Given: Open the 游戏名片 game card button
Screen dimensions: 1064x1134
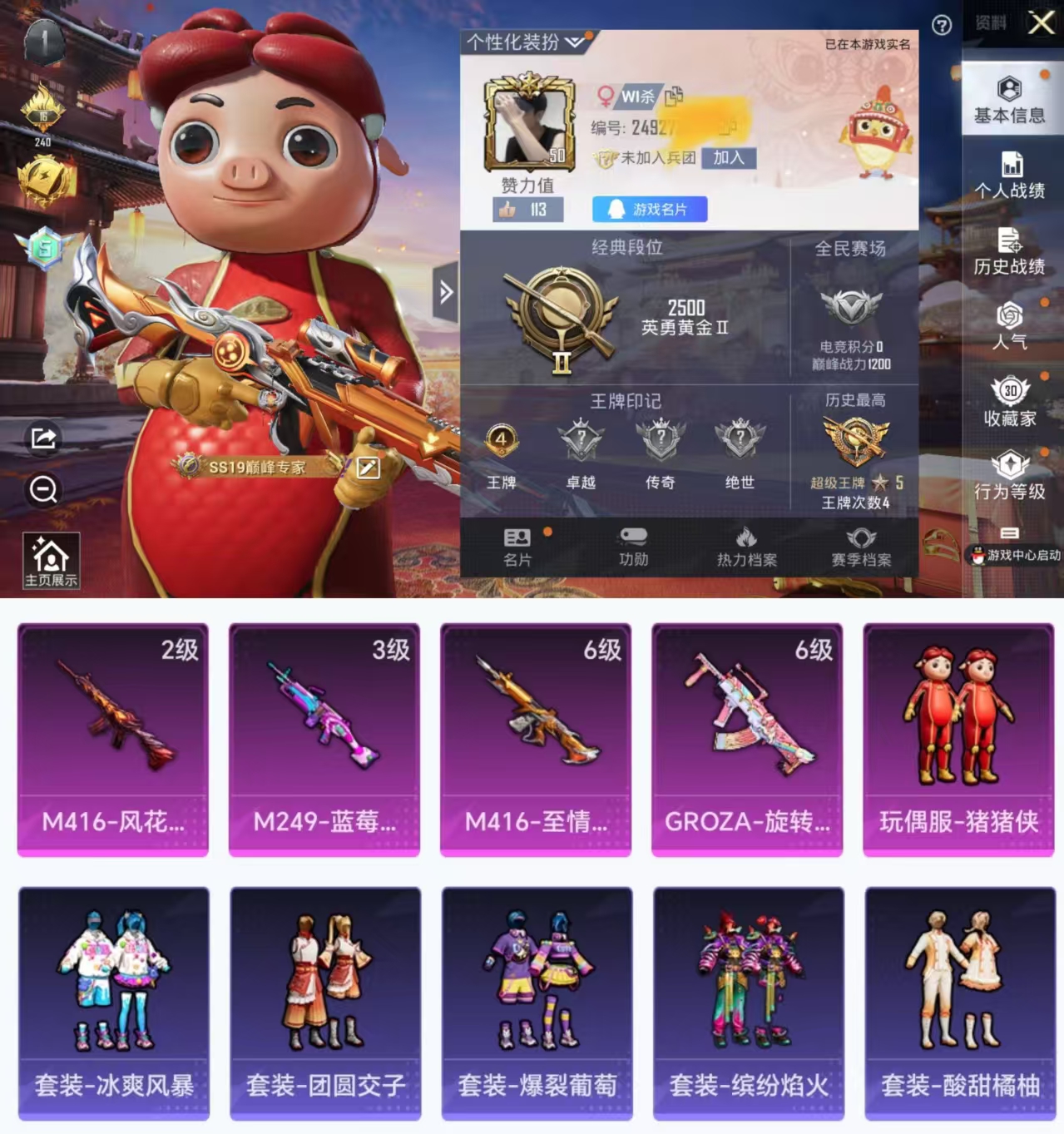Looking at the screenshot, I should click(x=650, y=210).
